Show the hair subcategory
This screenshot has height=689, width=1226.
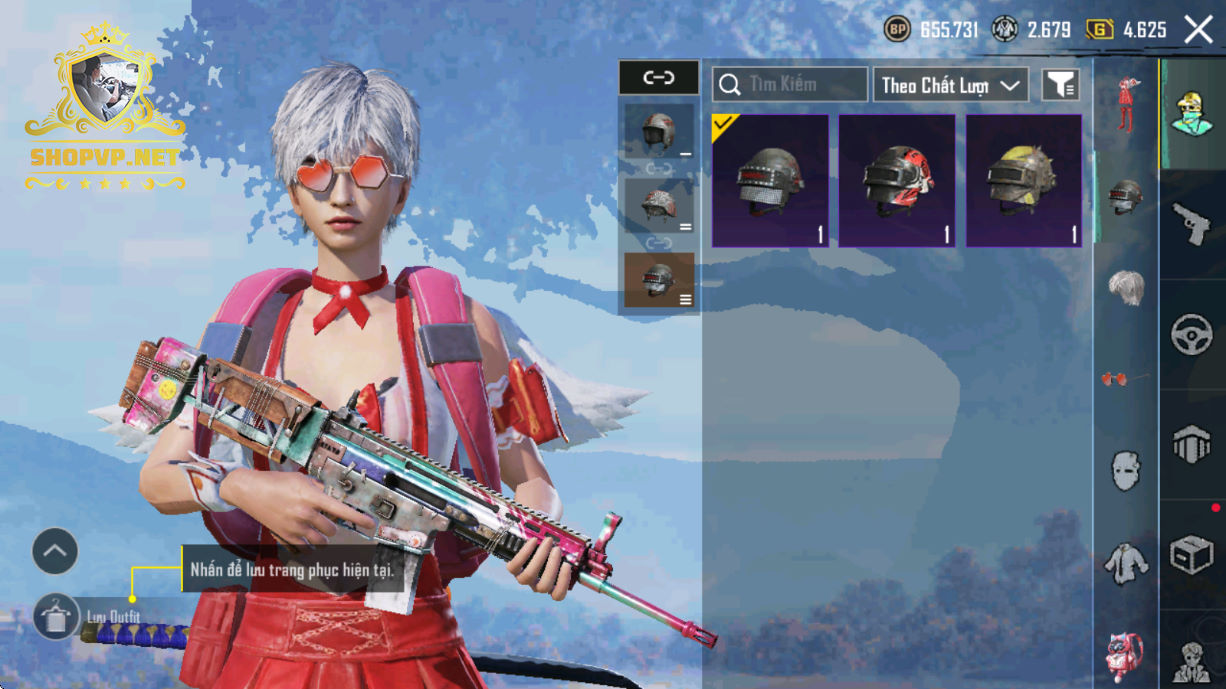(1126, 288)
